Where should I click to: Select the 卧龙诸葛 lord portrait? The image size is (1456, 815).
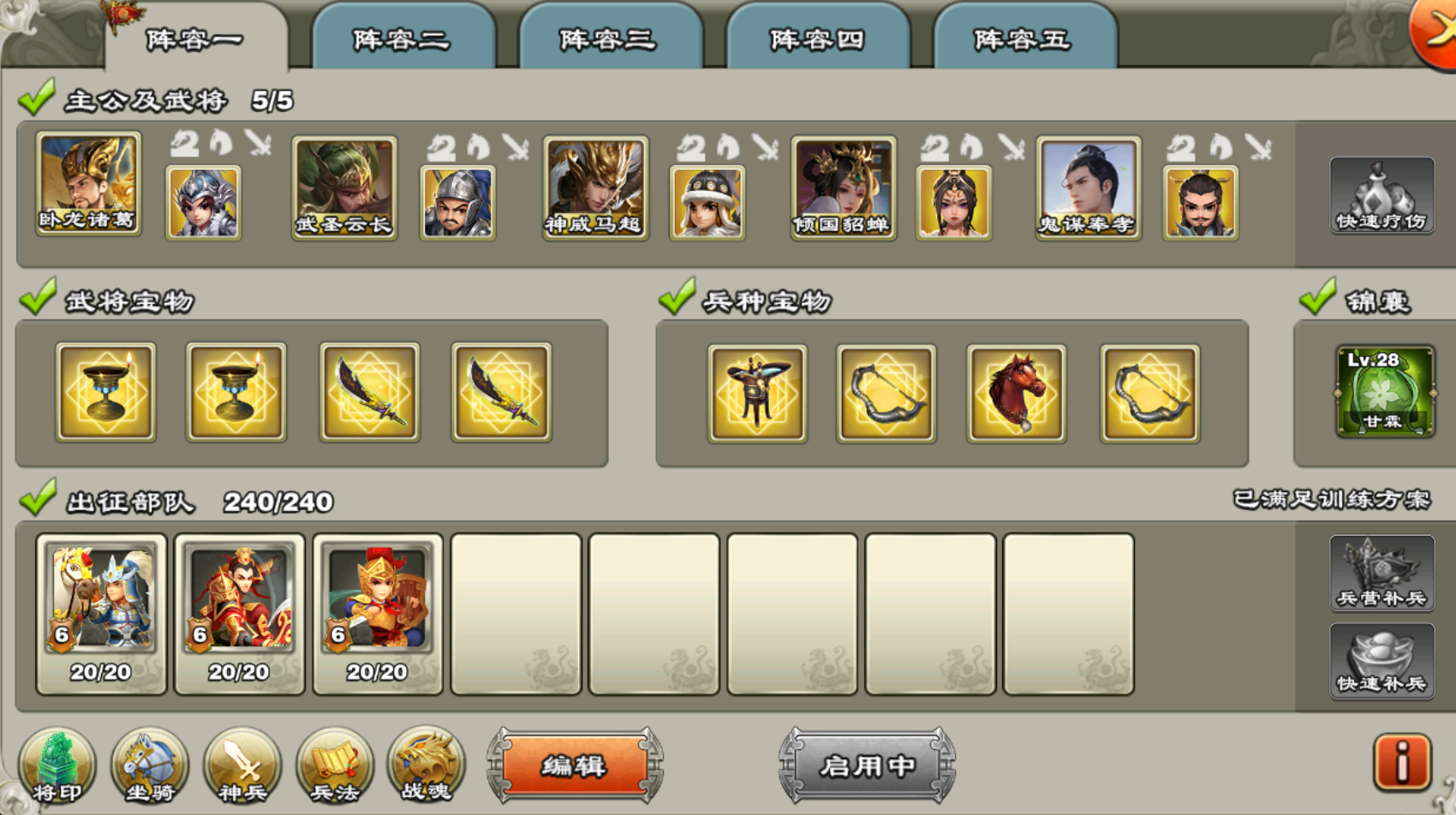click(x=88, y=184)
